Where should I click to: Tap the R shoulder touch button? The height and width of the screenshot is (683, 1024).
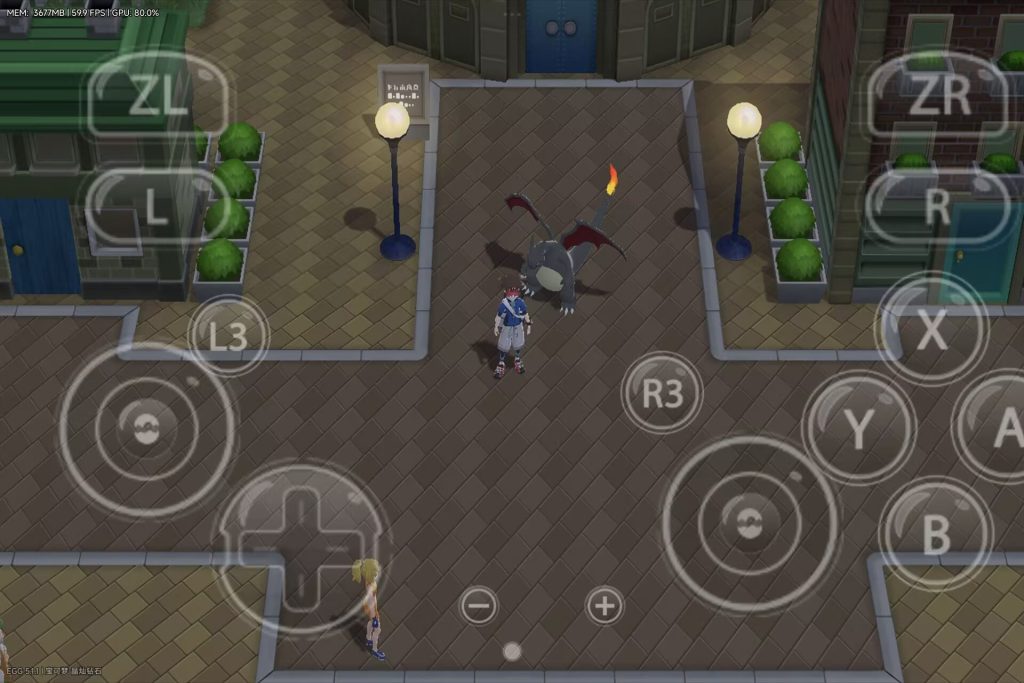[x=936, y=207]
